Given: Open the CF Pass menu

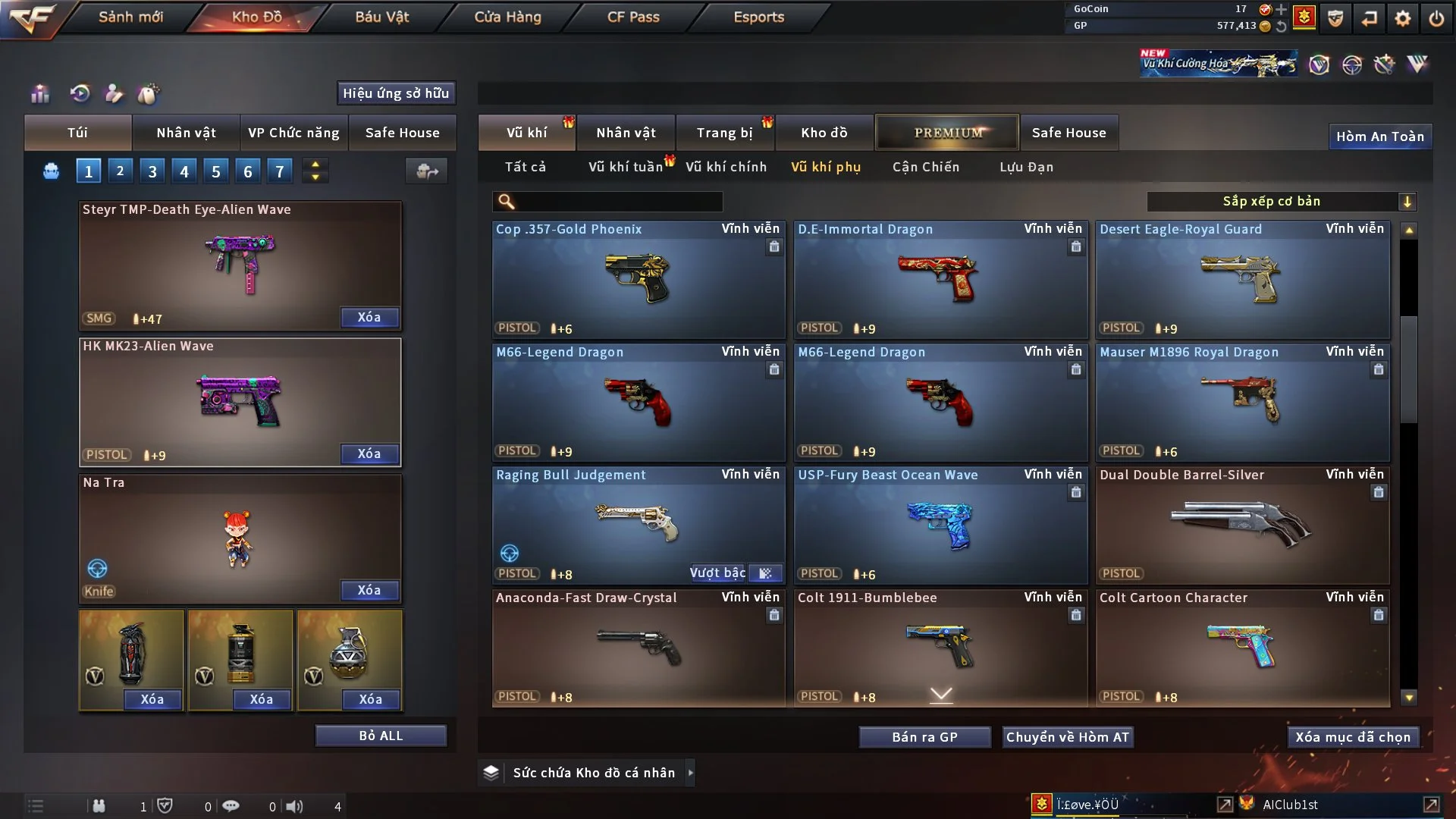Looking at the screenshot, I should pyautogui.click(x=633, y=17).
